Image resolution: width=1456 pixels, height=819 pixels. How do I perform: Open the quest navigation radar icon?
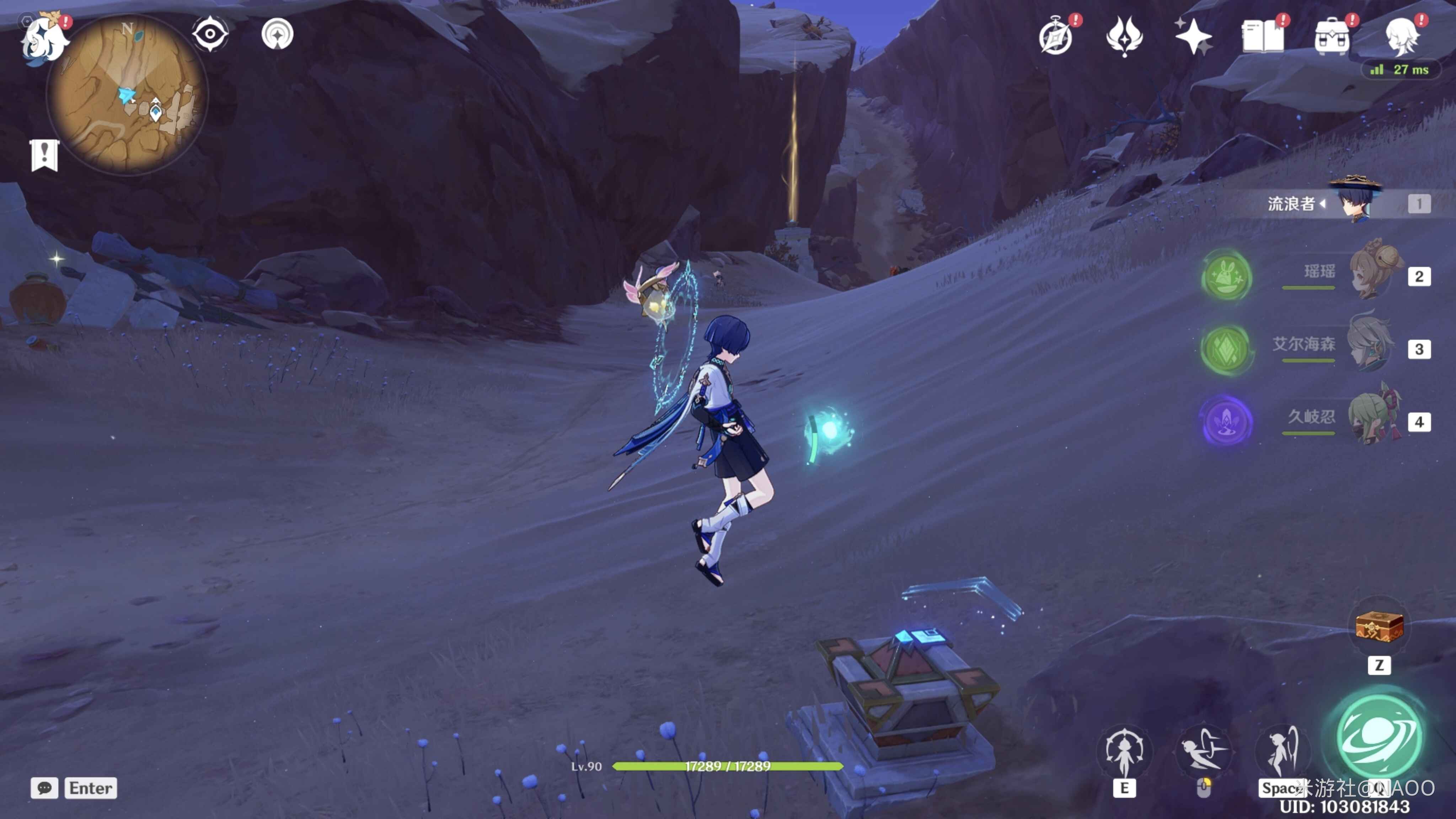[278, 34]
